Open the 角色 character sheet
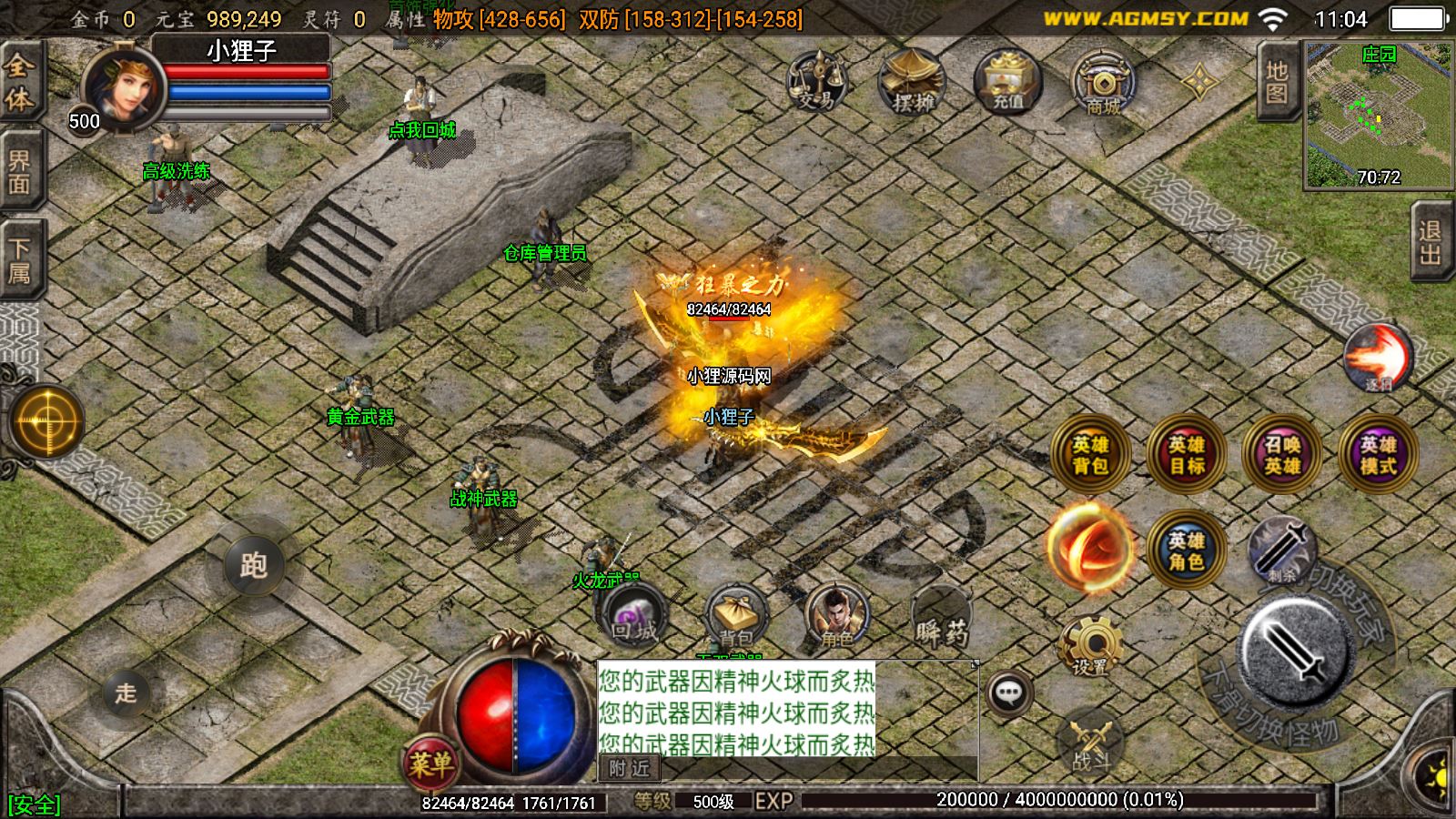 pos(836,618)
